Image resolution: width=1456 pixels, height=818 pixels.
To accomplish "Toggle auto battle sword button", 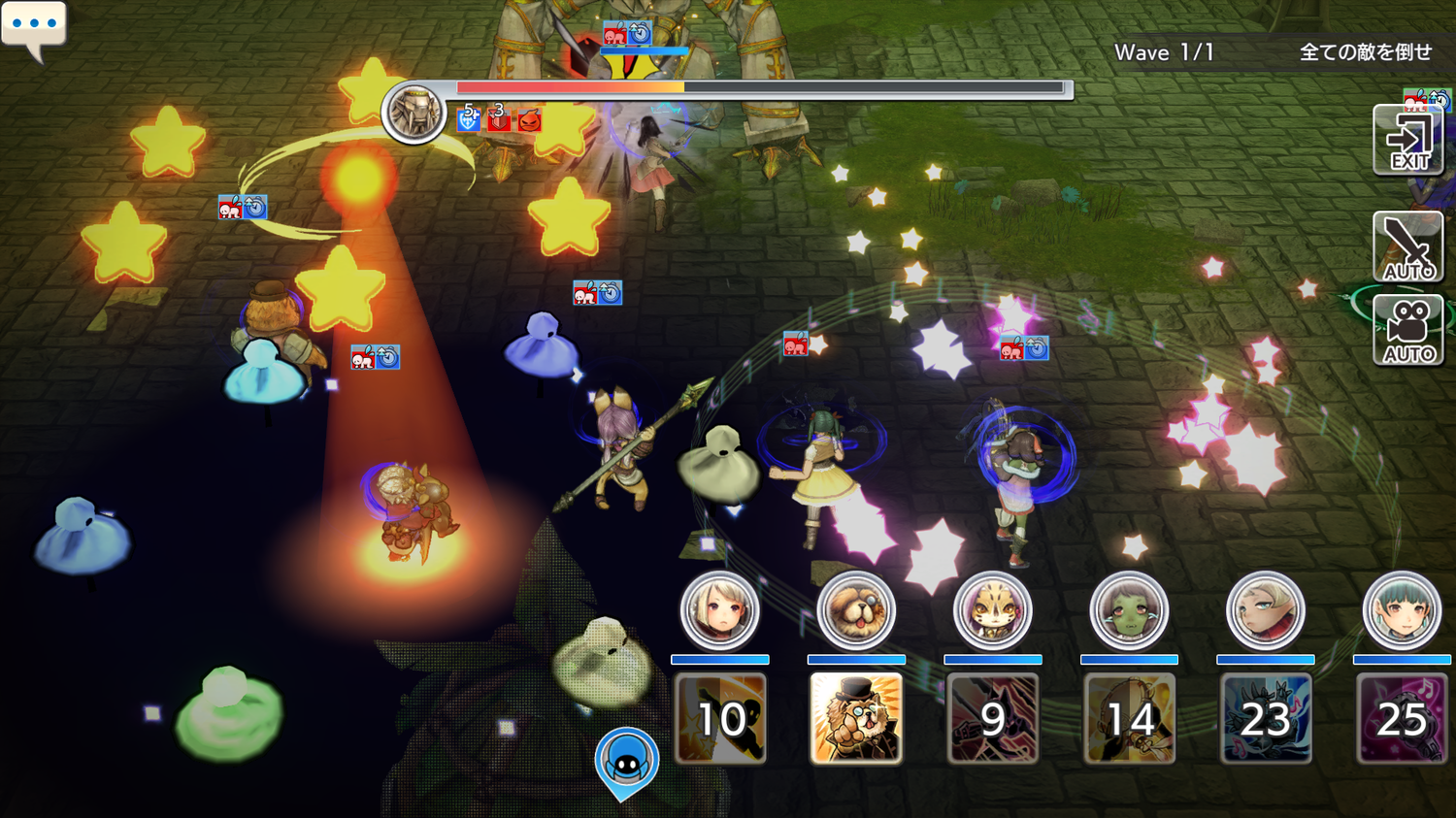I will point(1408,247).
